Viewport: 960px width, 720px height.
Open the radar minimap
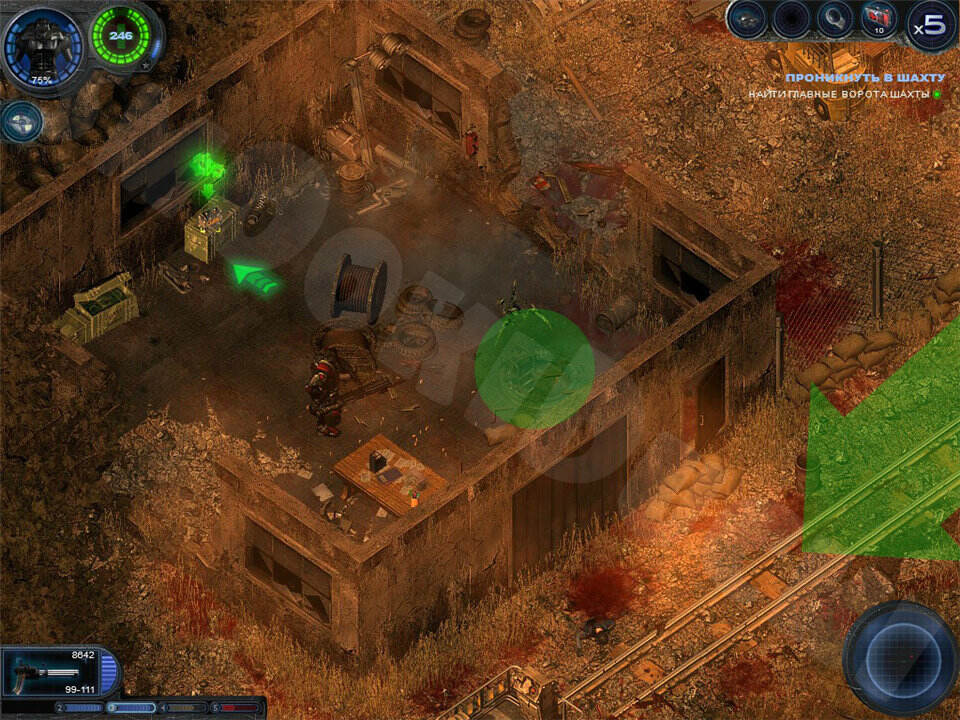[x=899, y=657]
